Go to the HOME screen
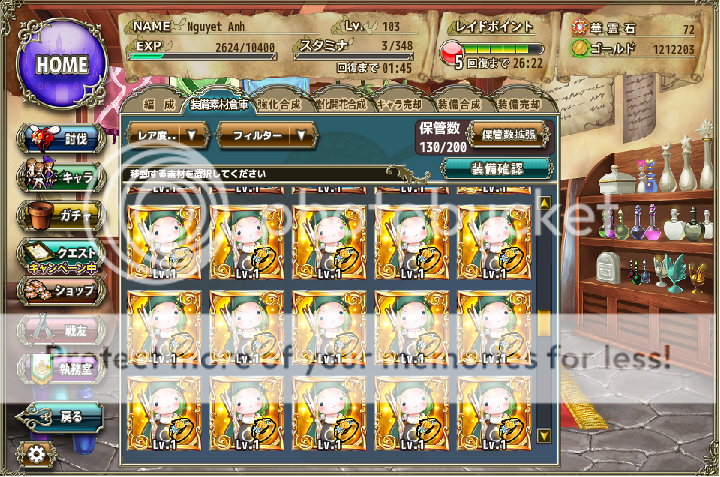 [62, 62]
